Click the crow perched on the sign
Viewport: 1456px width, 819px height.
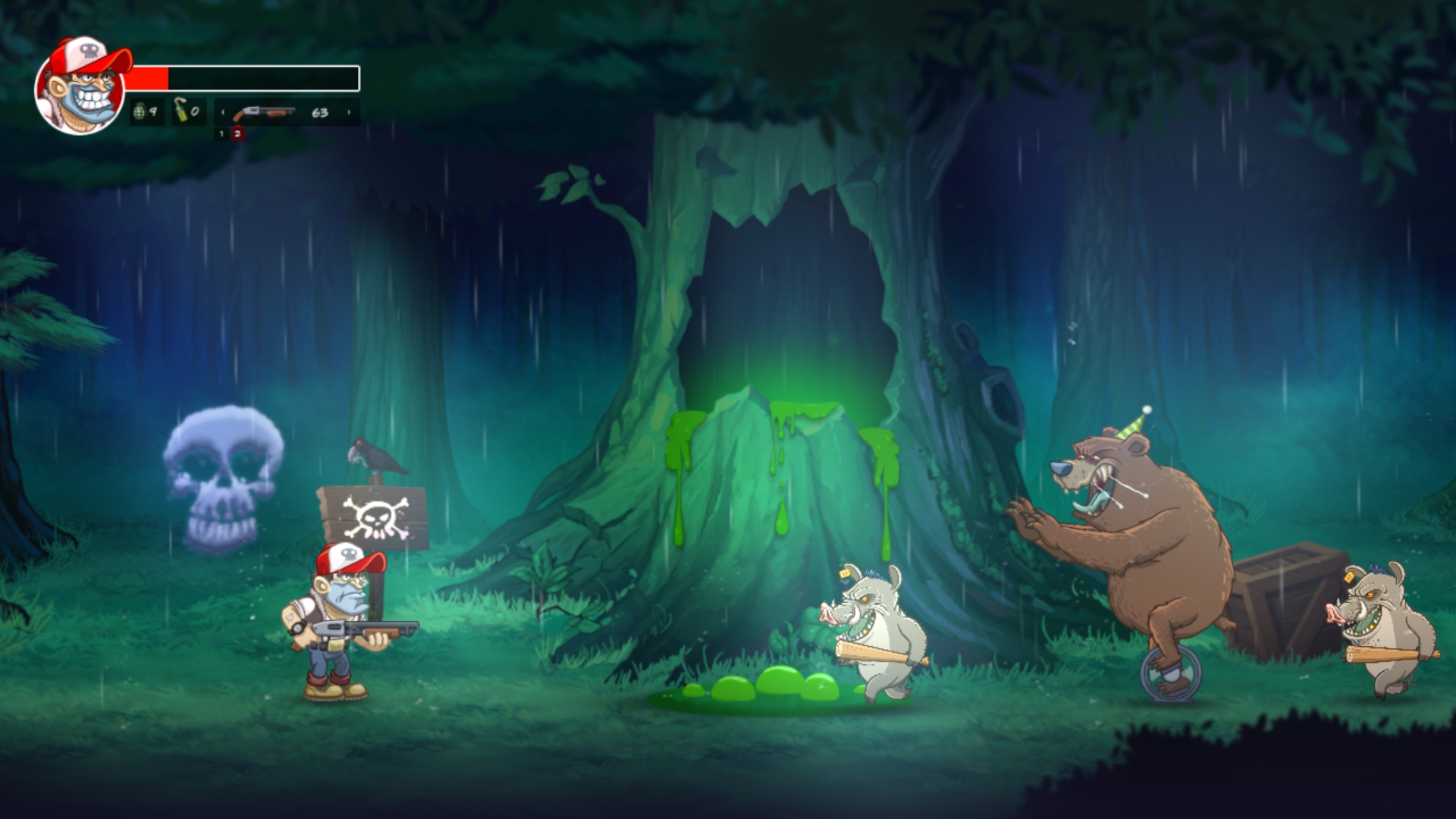click(x=375, y=456)
